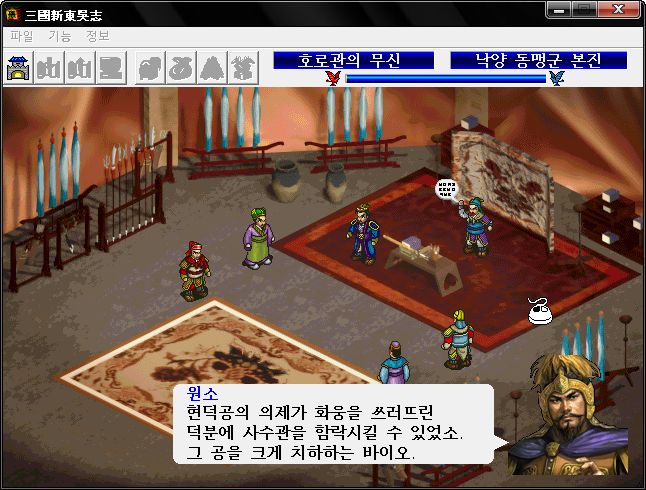Click the greyed money bag toolbar icon
Image resolution: width=646 pixels, height=490 pixels.
pos(181,68)
